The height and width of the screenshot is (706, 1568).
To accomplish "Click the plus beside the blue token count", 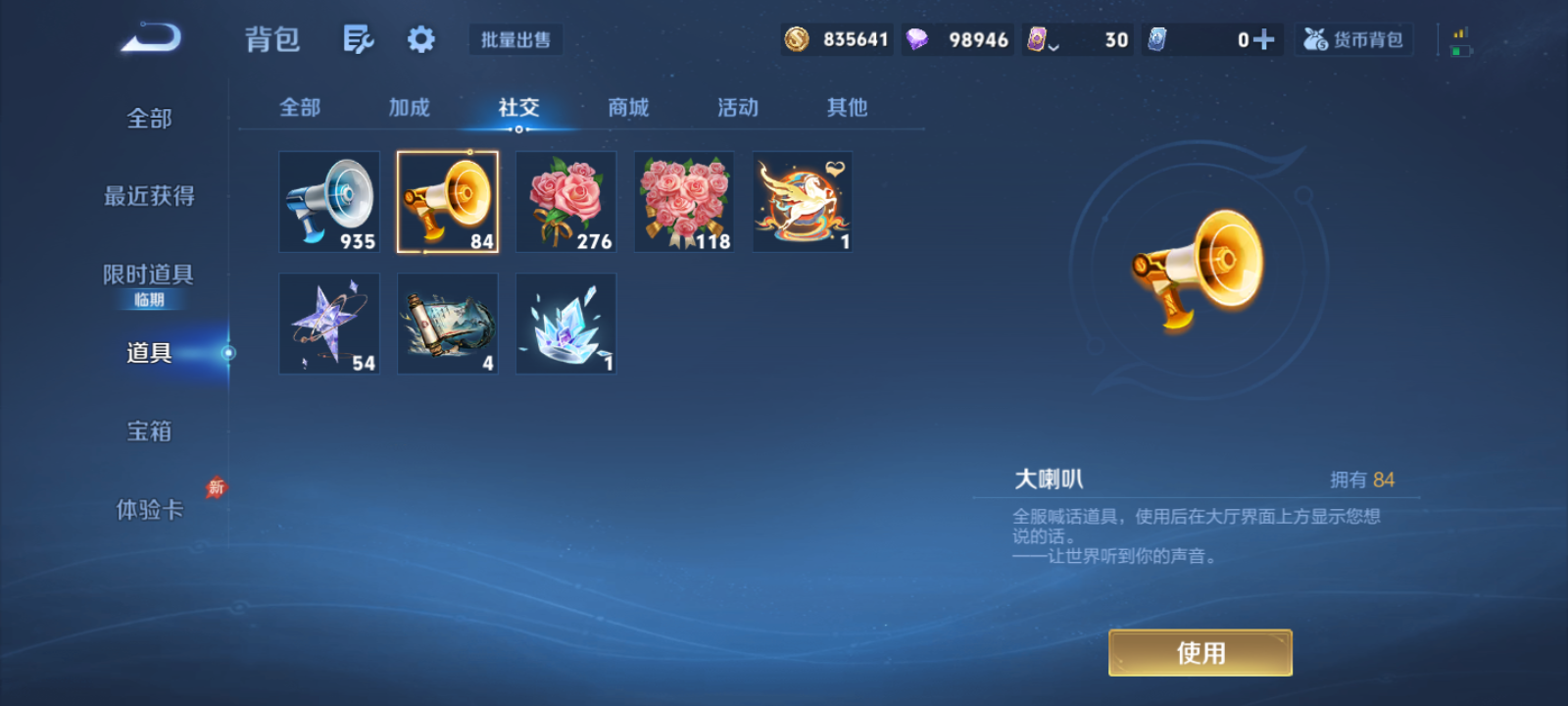I will (1264, 39).
